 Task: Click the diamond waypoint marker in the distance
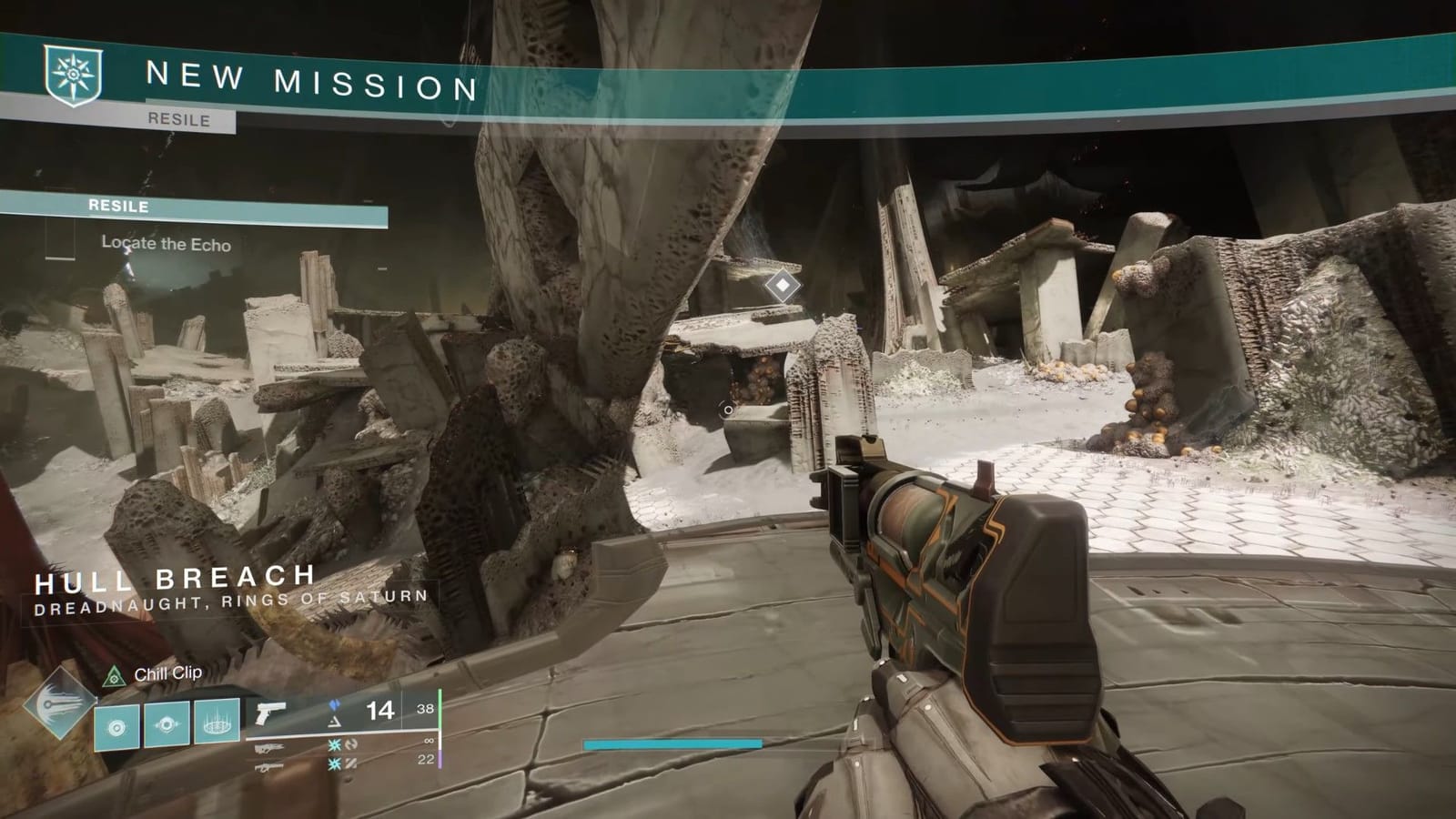[783, 285]
